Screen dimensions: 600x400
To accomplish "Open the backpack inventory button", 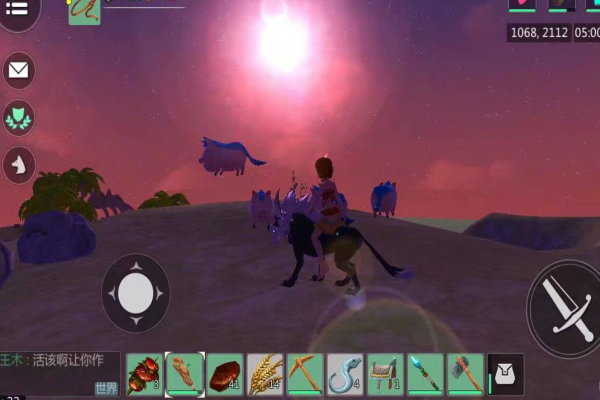I will pos(505,375).
